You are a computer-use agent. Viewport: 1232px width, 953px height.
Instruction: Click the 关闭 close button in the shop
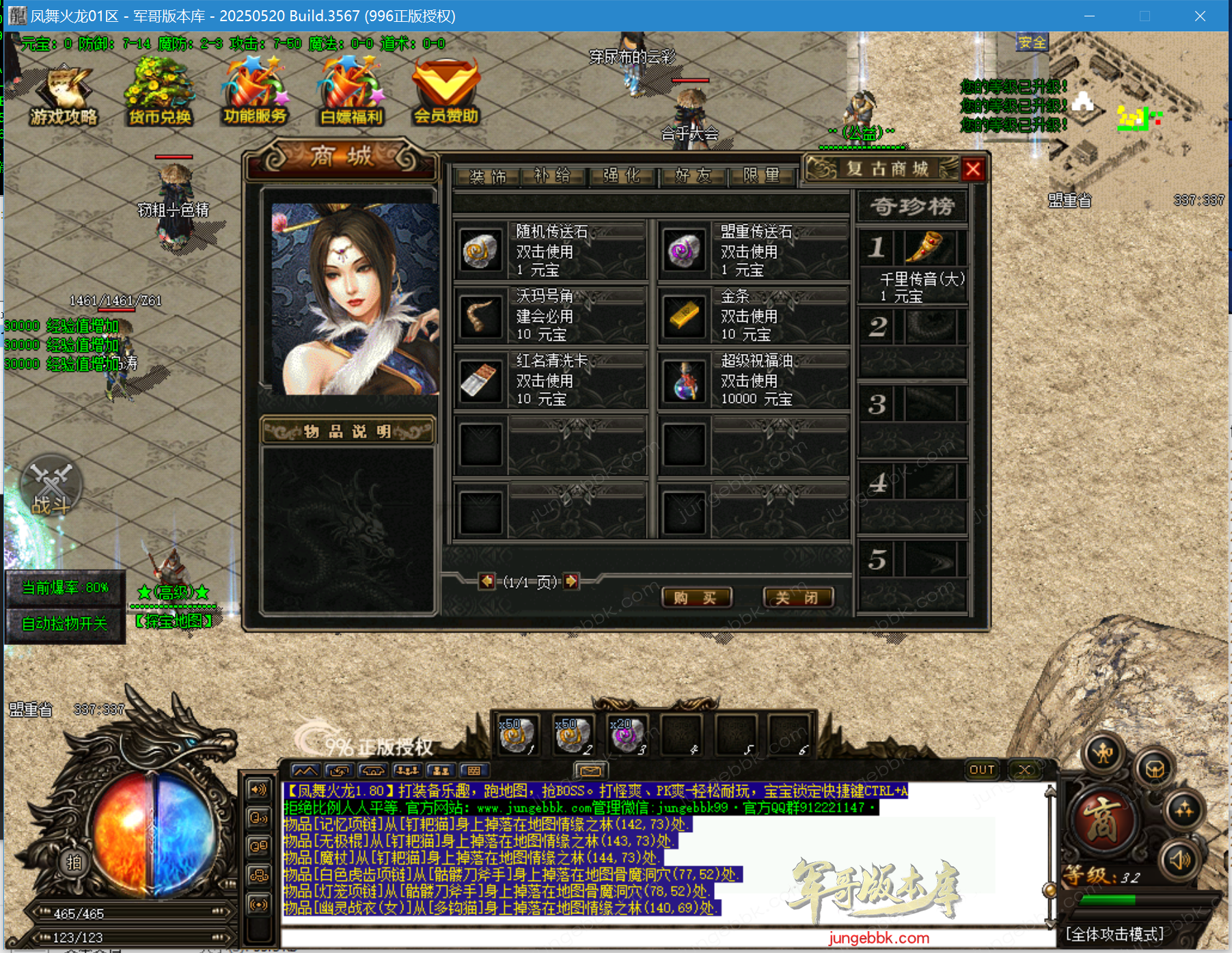798,598
